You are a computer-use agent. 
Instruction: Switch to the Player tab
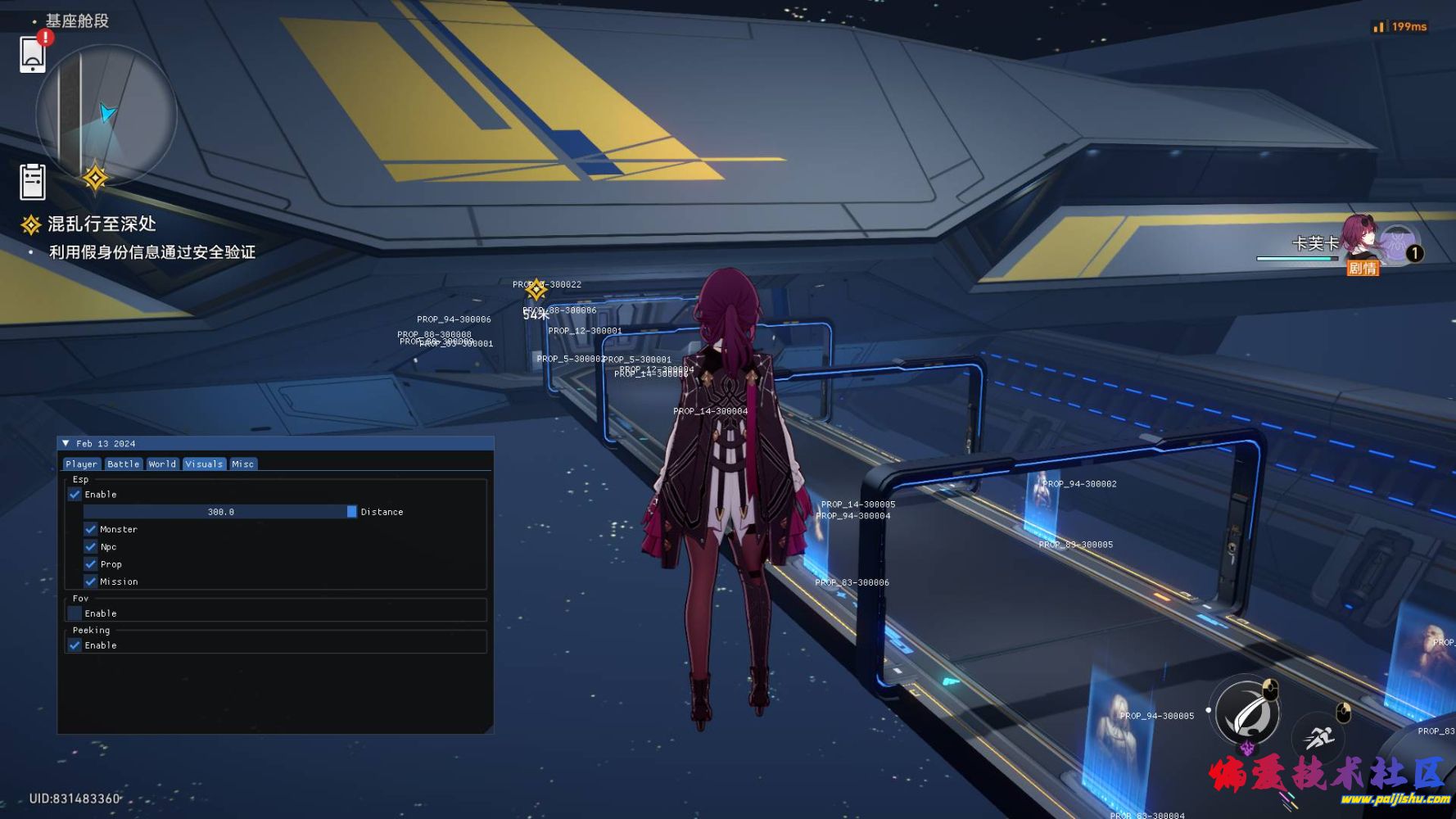point(81,464)
